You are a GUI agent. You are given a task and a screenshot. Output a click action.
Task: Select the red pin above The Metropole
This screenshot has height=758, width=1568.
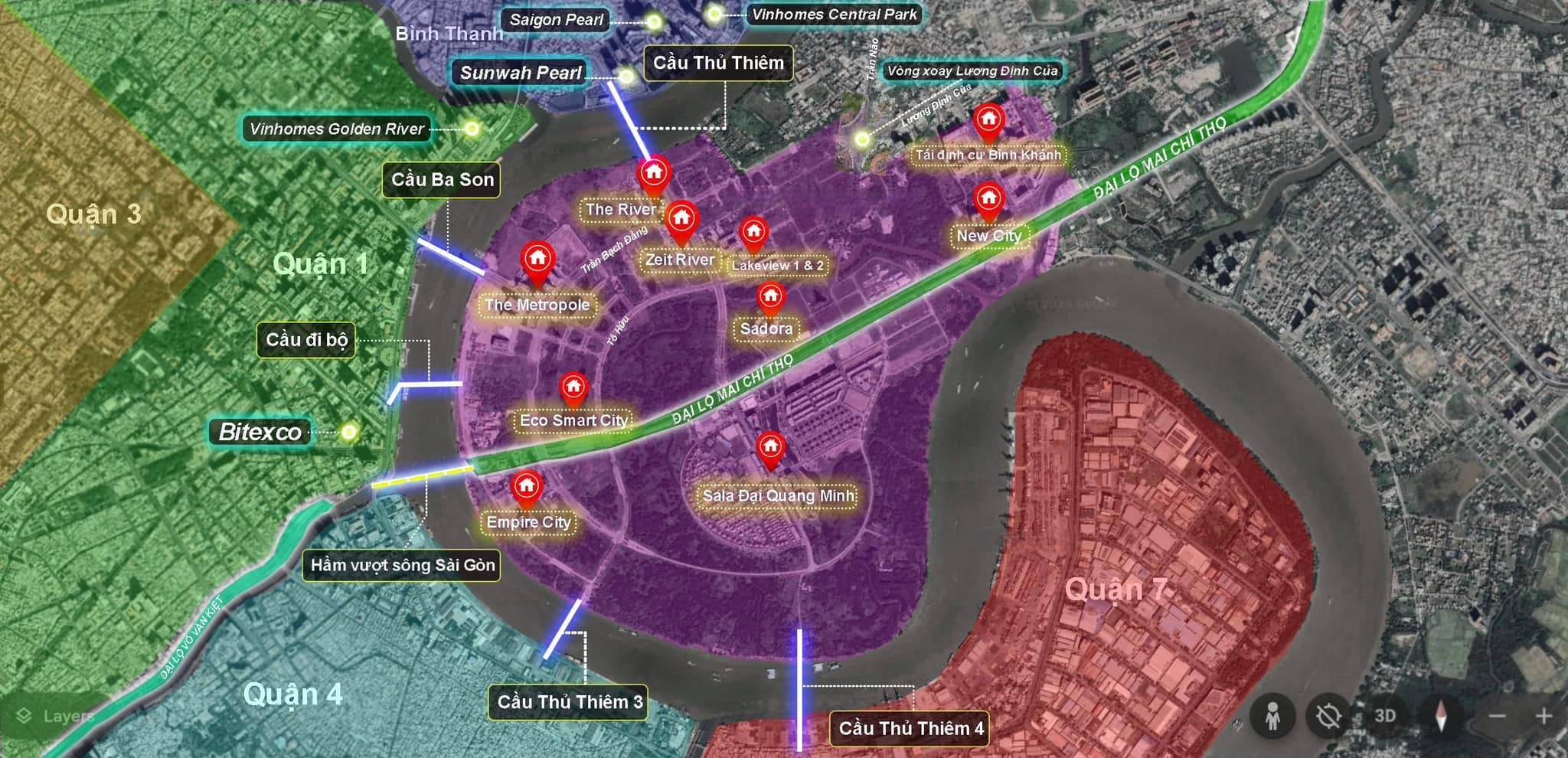pos(537,260)
